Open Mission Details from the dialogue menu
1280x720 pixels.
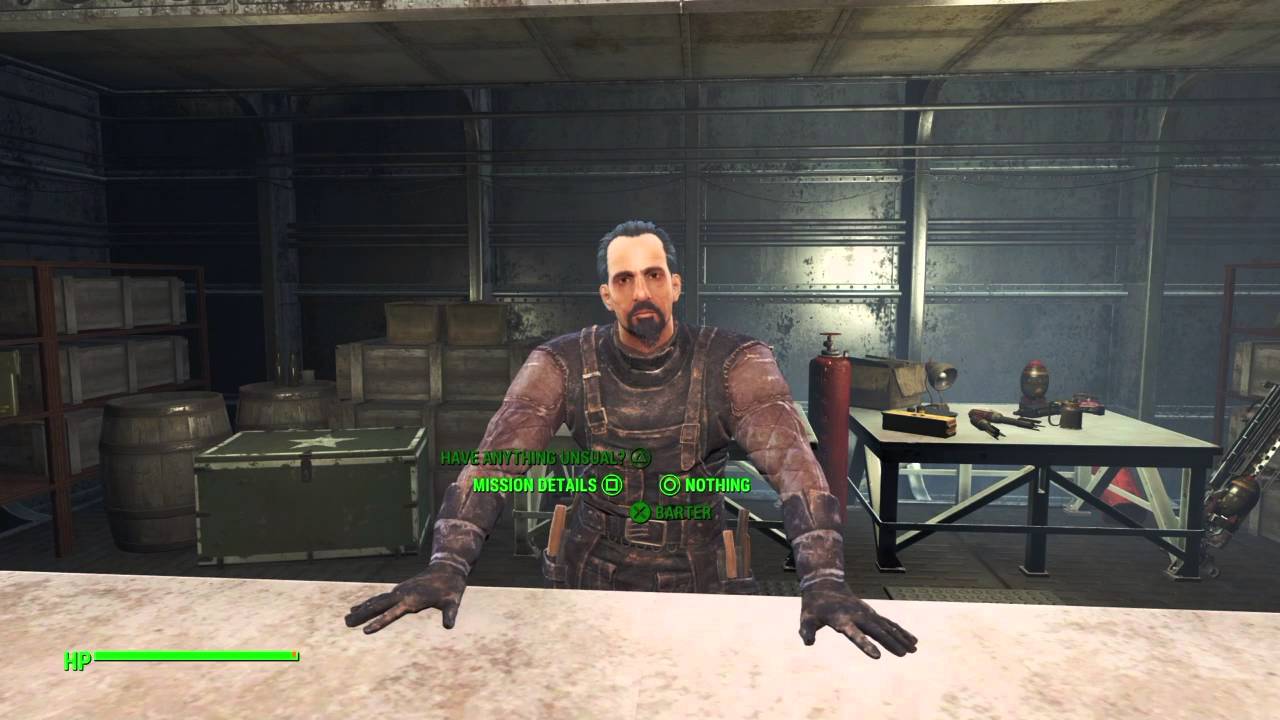[534, 485]
